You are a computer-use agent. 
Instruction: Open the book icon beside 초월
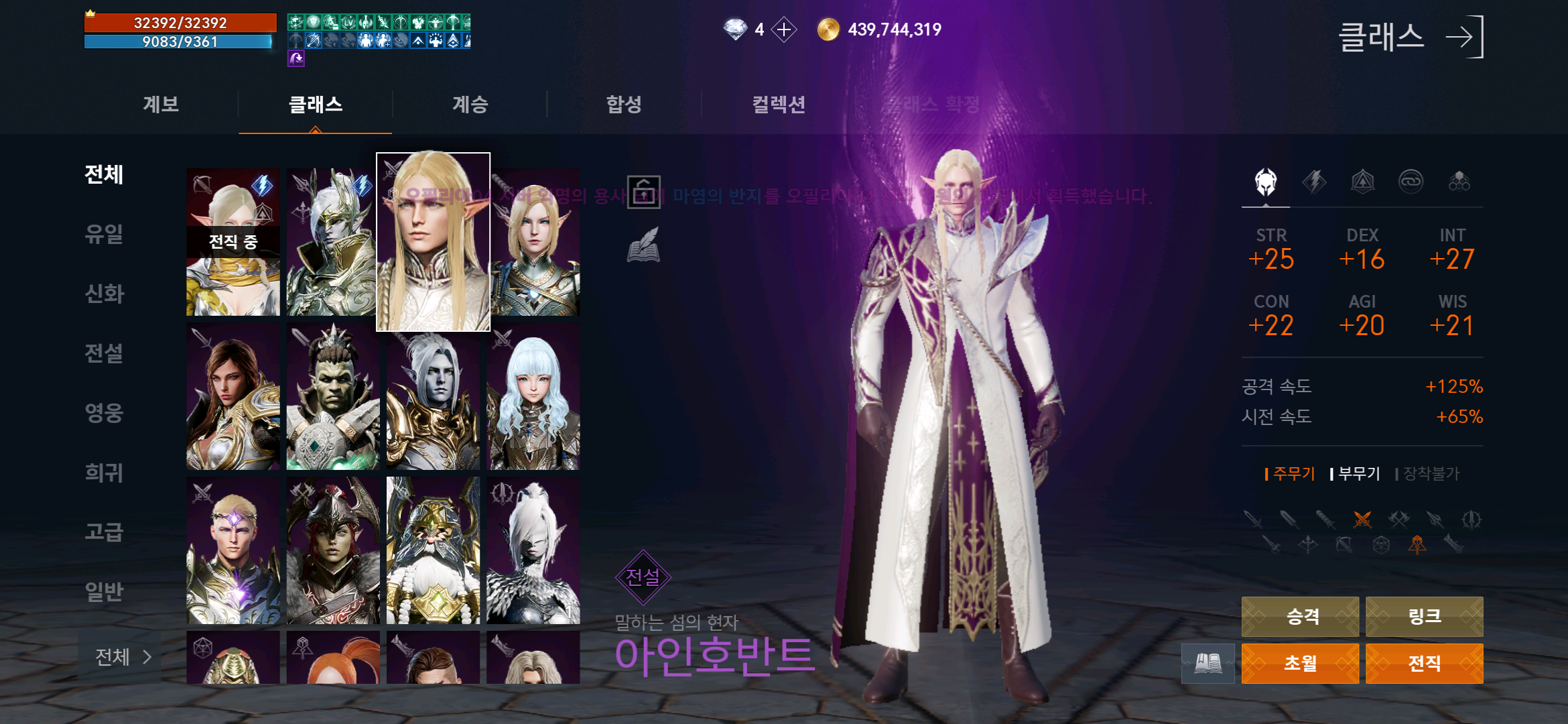point(1207,664)
